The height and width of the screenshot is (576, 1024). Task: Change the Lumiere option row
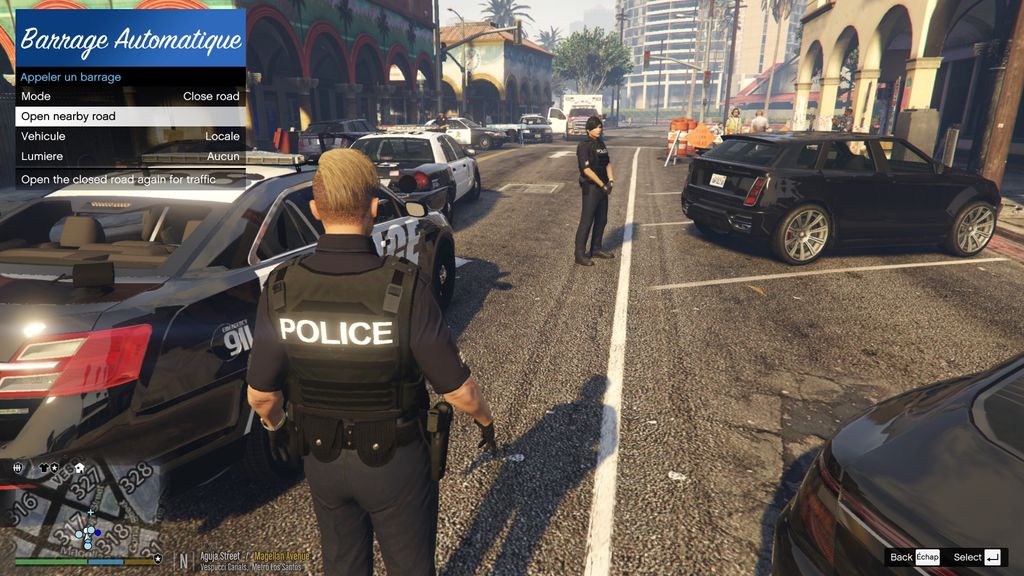click(130, 156)
